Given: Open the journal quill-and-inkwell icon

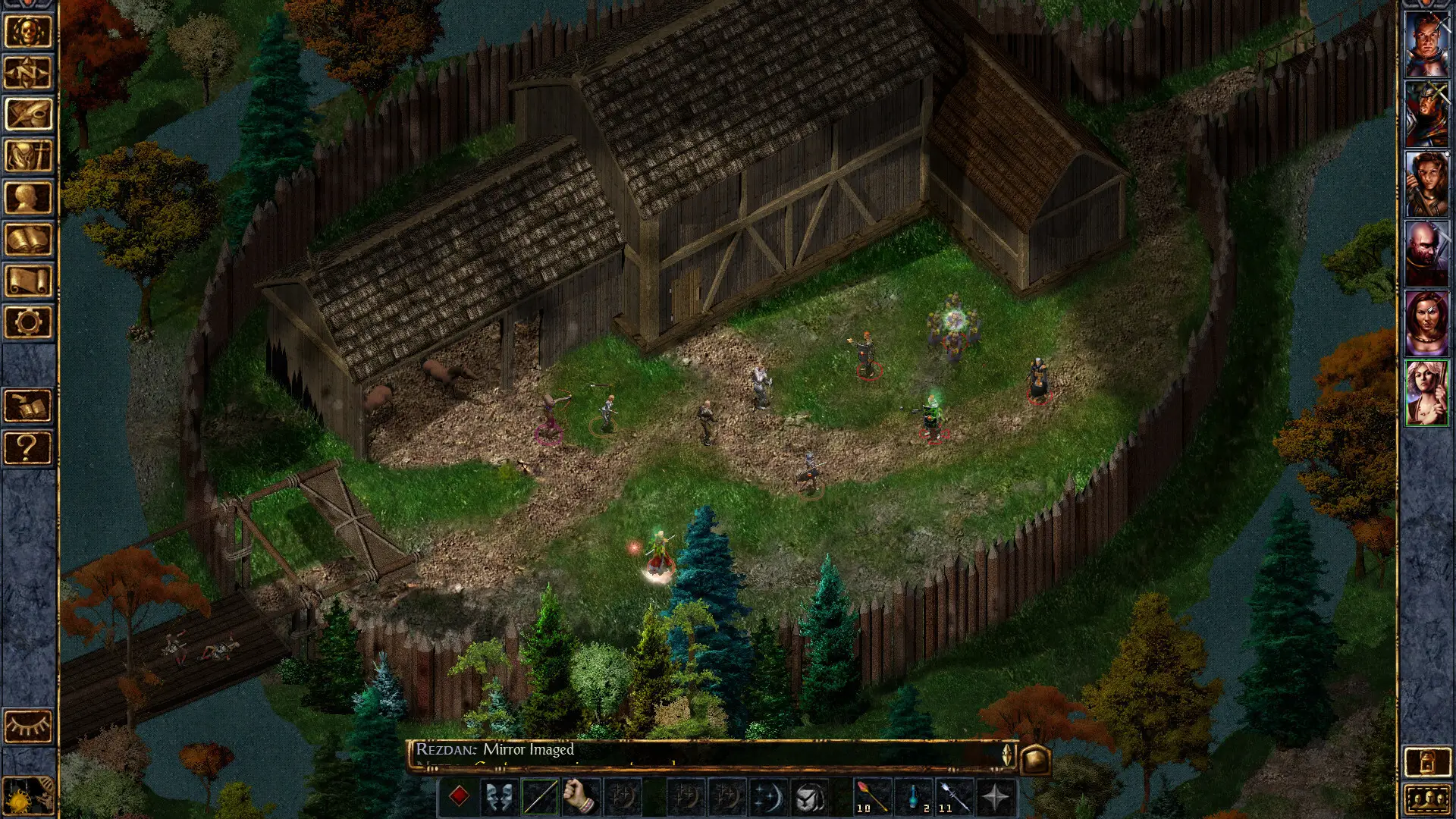Looking at the screenshot, I should pos(29,115).
